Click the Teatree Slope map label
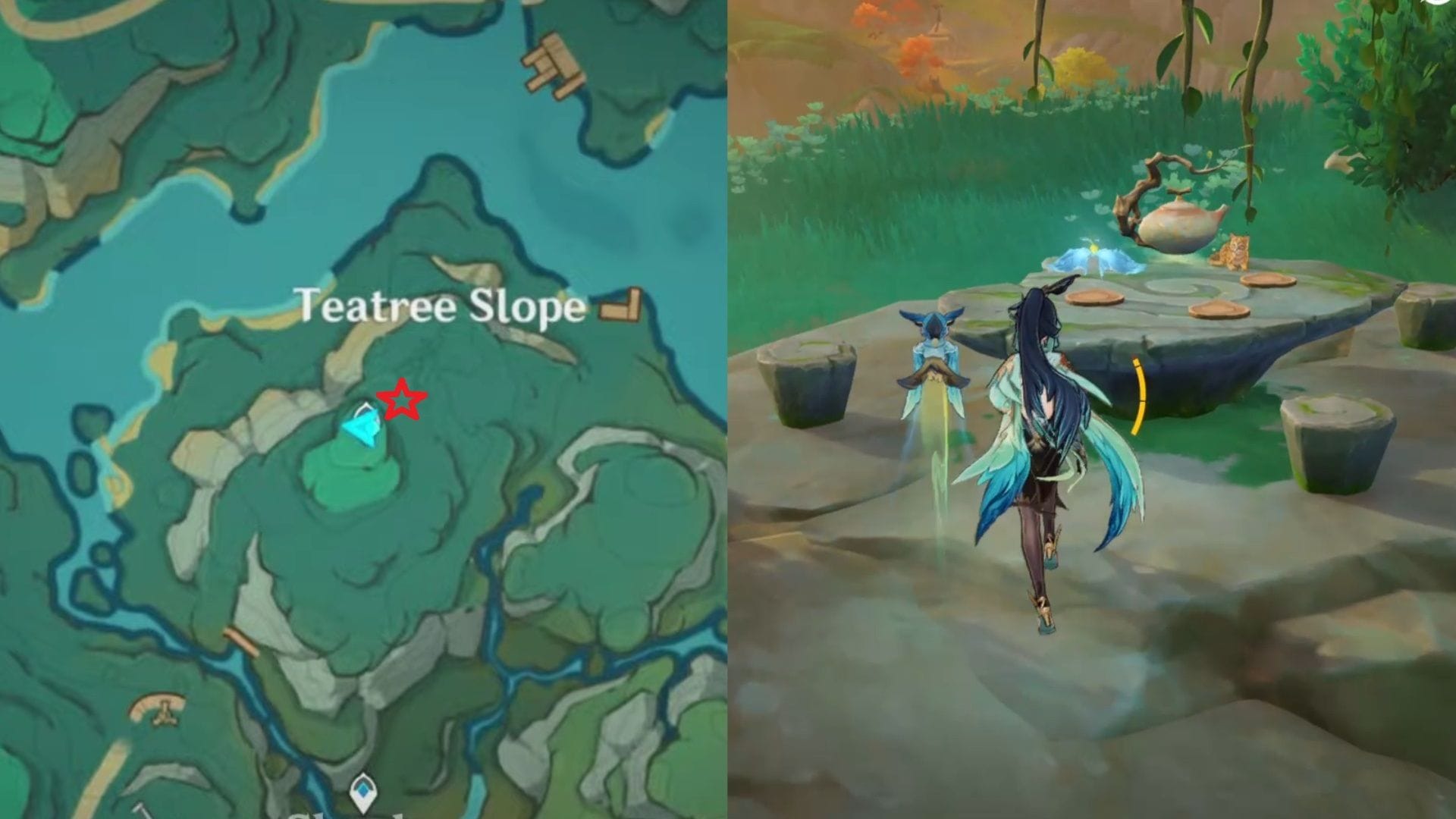This screenshot has width=1456, height=819. tap(441, 306)
